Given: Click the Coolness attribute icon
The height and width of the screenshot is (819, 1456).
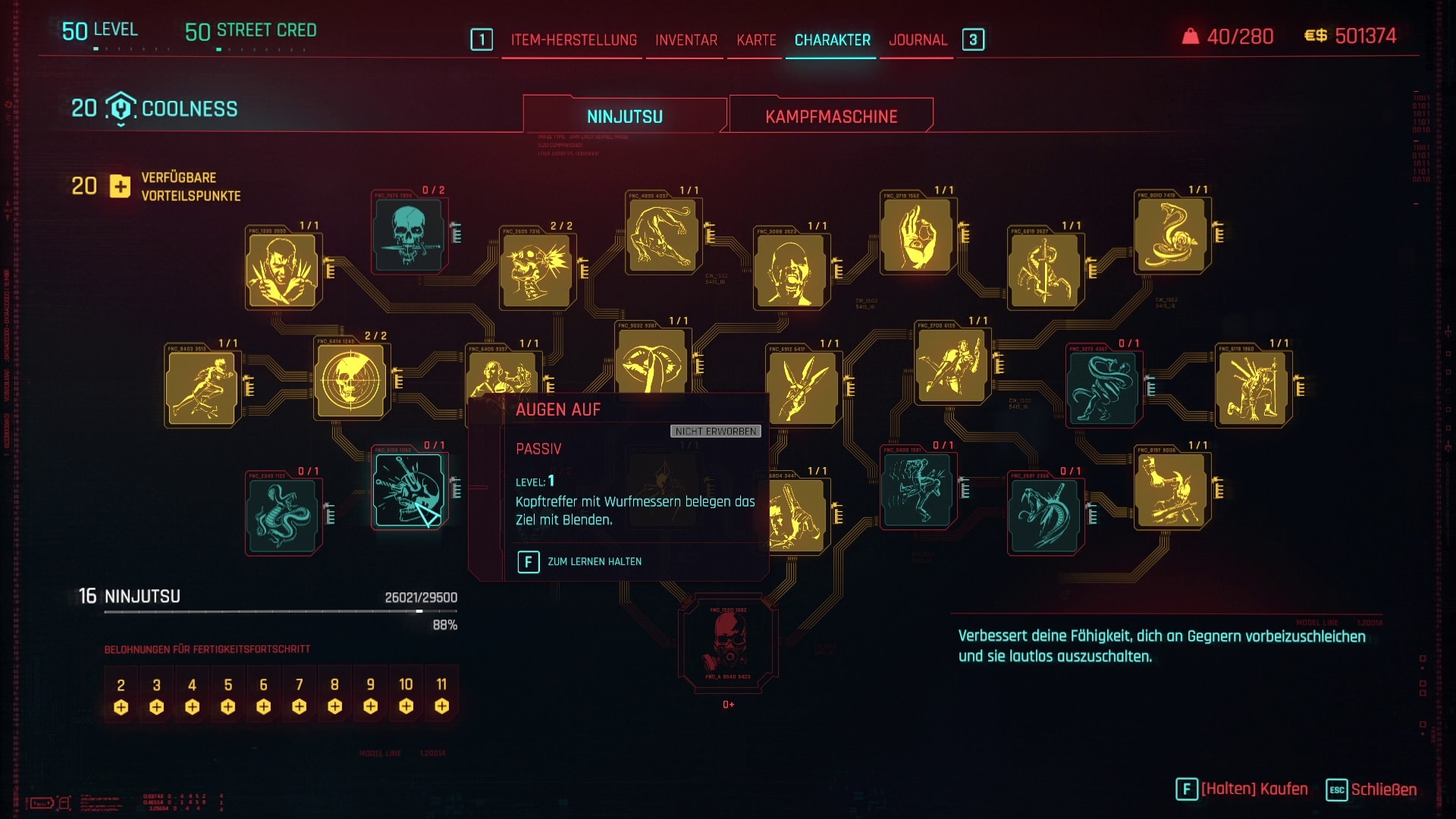Looking at the screenshot, I should 121,108.
